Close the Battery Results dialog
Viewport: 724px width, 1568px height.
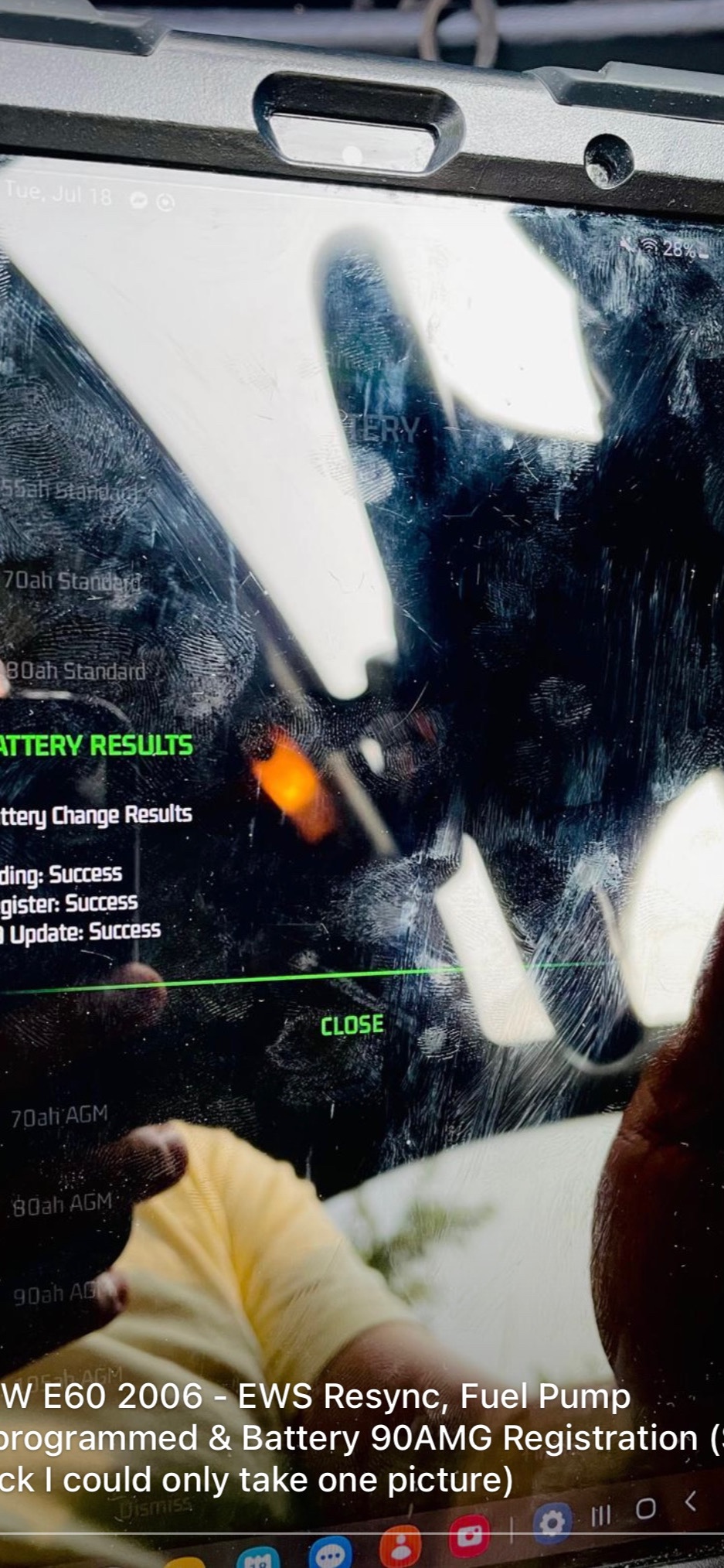[352, 1025]
